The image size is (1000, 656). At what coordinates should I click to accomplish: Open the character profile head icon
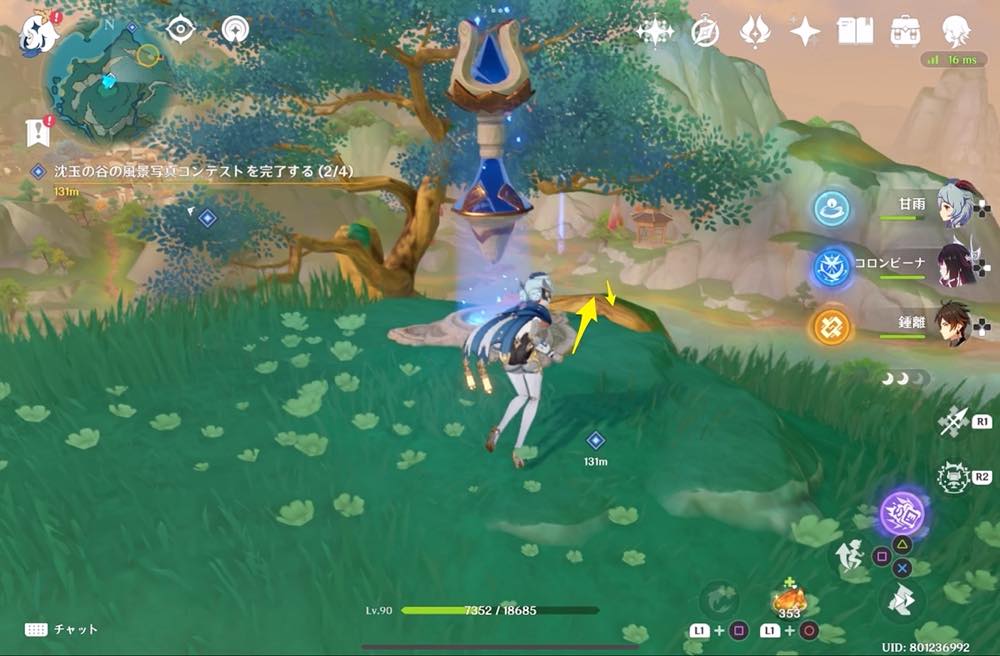(x=956, y=32)
